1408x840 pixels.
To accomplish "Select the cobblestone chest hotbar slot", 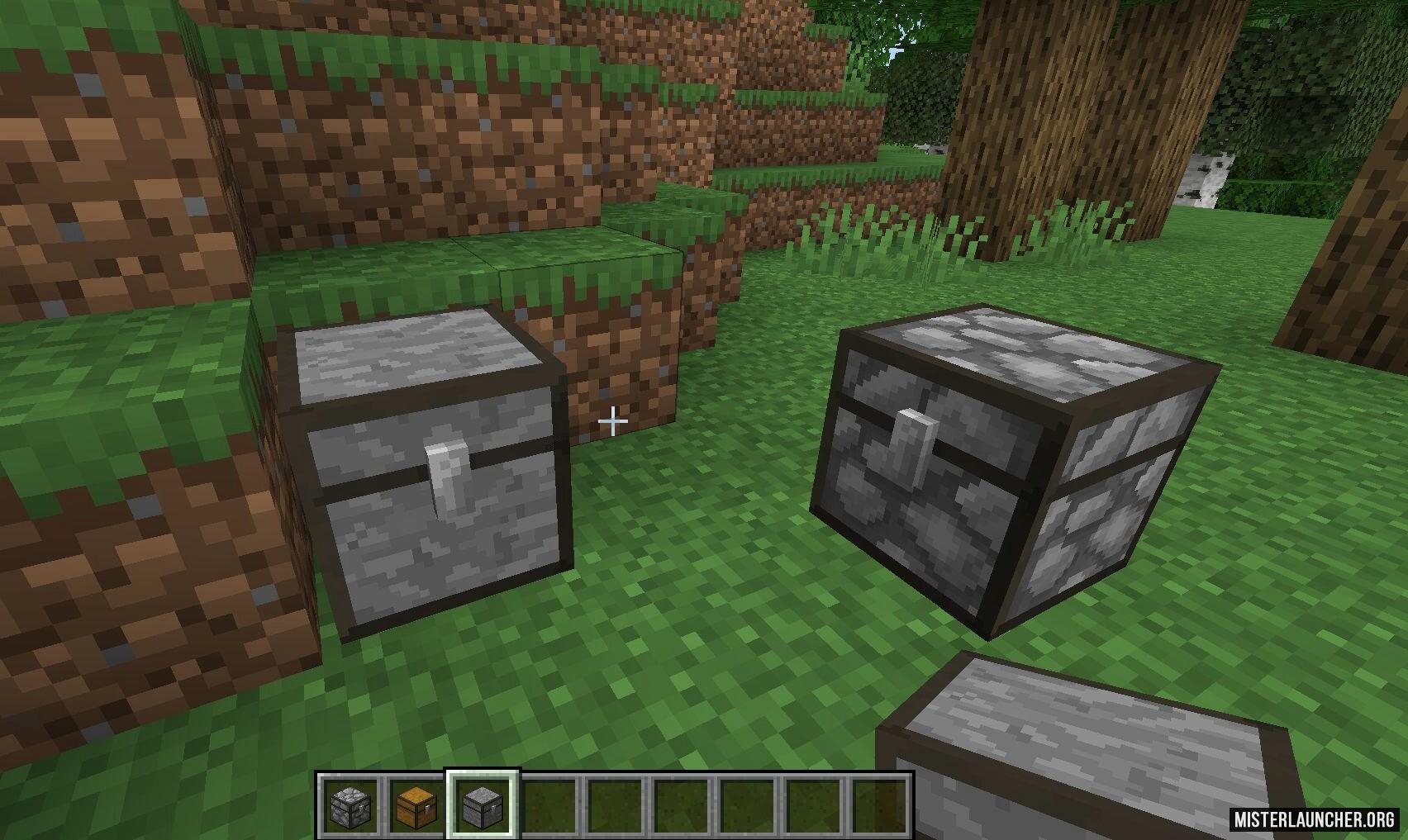I will pos(350,804).
